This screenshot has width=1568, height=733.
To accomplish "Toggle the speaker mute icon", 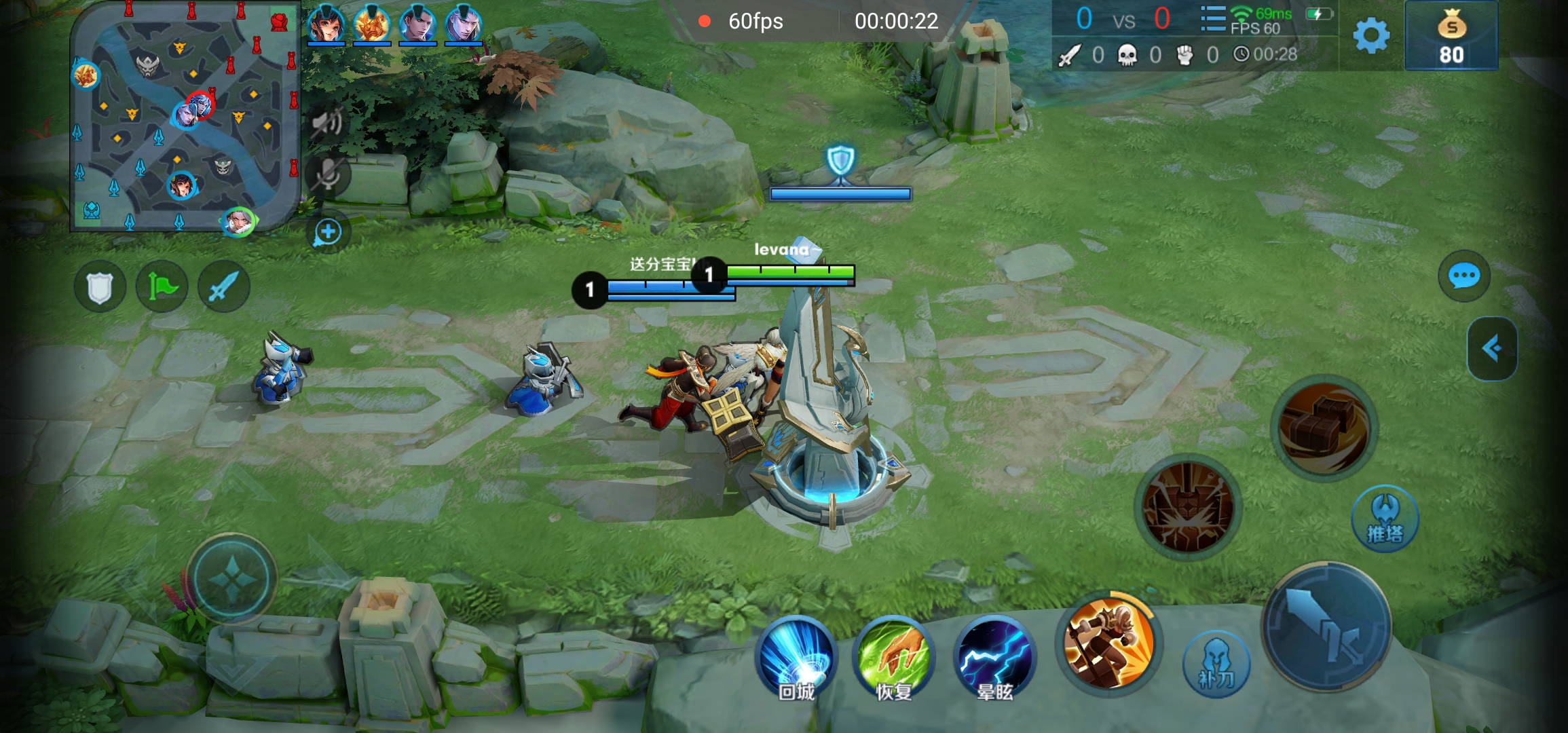I will coord(328,122).
